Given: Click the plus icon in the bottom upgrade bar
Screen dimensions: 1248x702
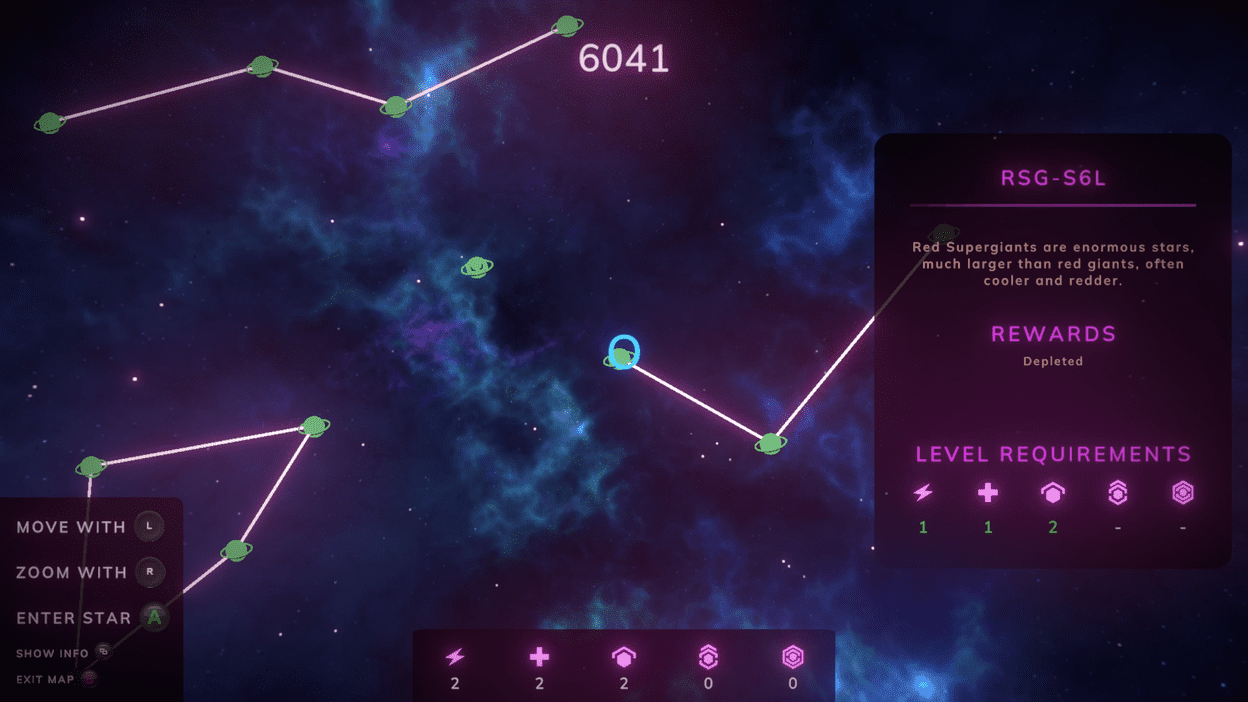Looking at the screenshot, I should (x=539, y=657).
